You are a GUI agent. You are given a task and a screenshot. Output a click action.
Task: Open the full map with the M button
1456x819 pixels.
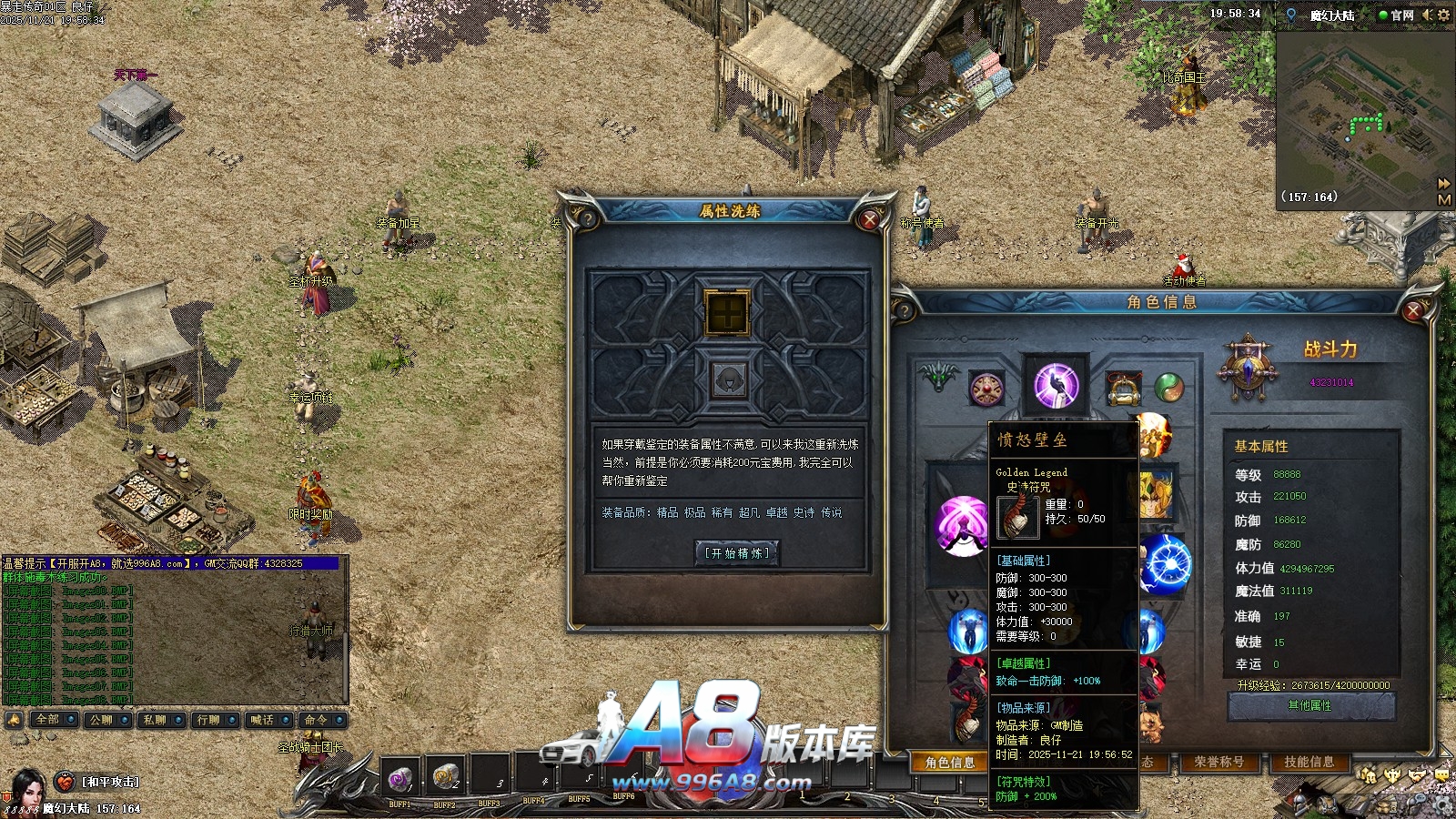coord(1444,199)
